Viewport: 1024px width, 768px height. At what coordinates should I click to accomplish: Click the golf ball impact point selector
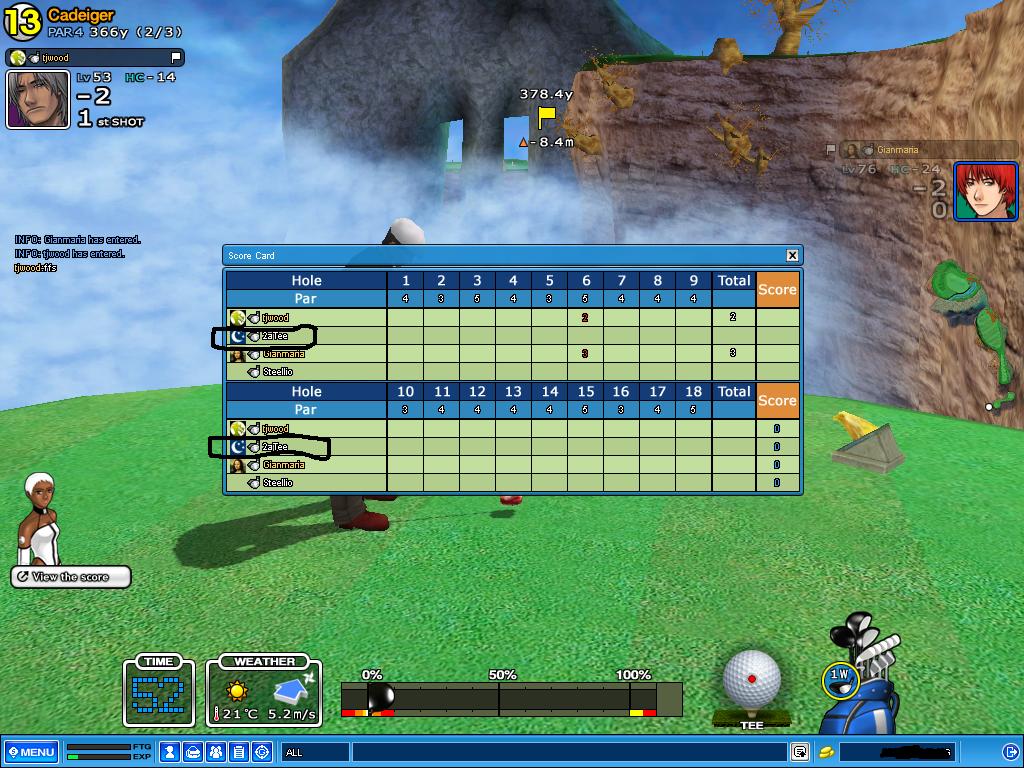coord(751,679)
